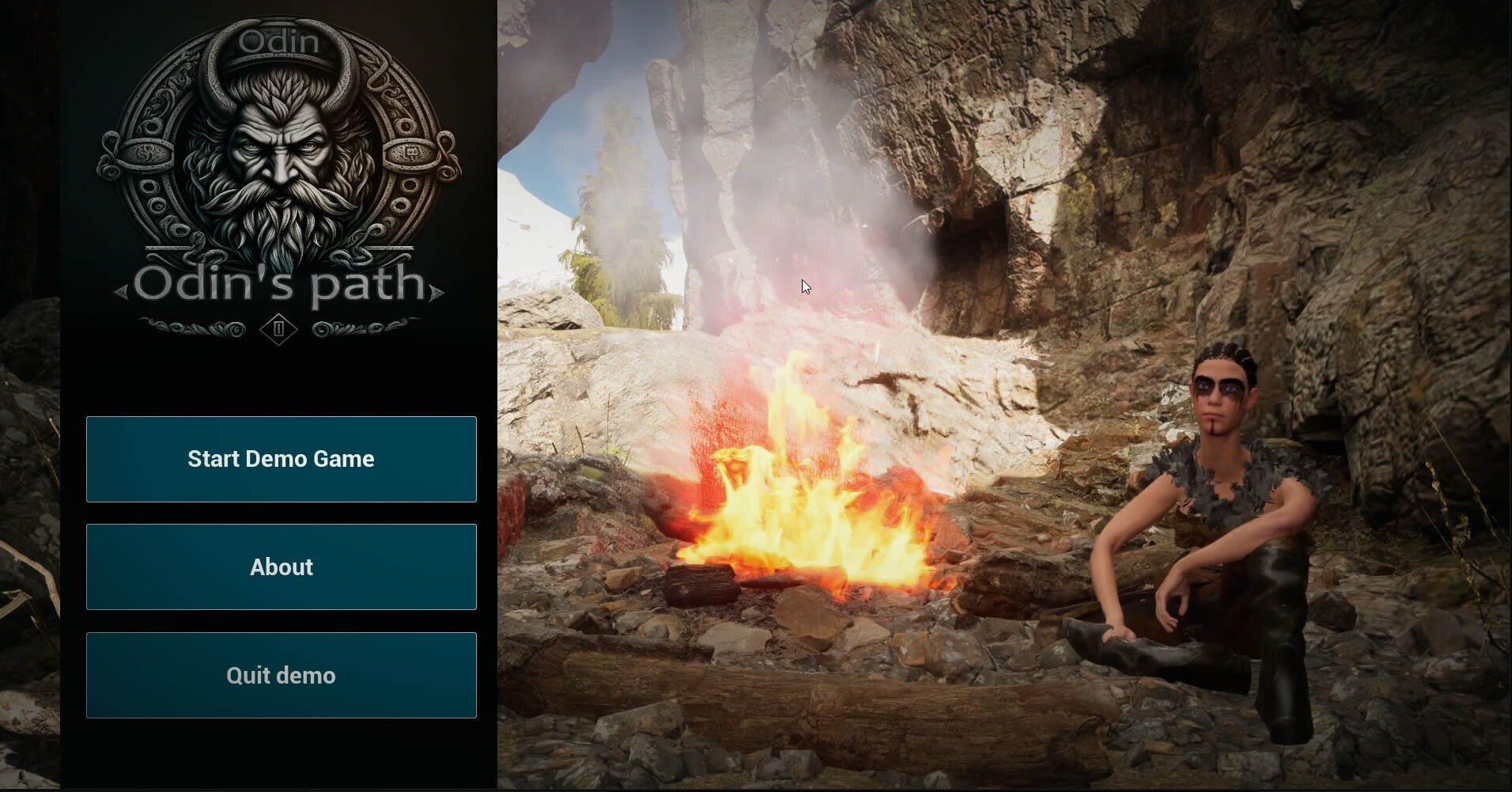Choose Quit demo to exit
The height and width of the screenshot is (792, 1512).
(281, 675)
